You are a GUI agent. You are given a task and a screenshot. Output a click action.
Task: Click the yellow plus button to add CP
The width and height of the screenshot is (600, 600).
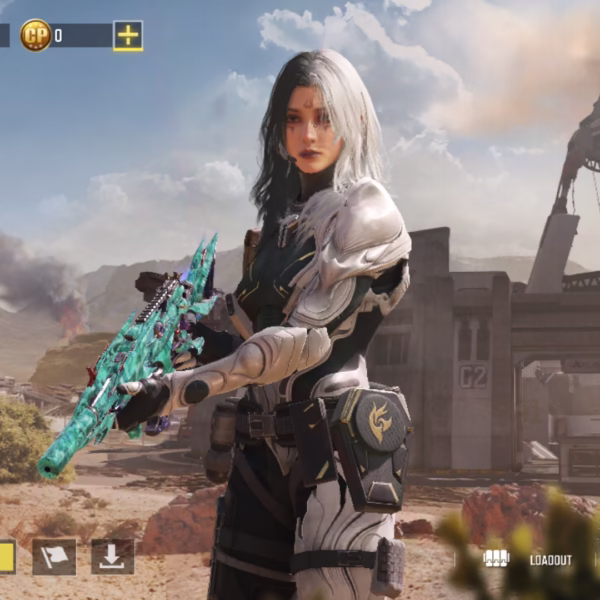pos(128,36)
